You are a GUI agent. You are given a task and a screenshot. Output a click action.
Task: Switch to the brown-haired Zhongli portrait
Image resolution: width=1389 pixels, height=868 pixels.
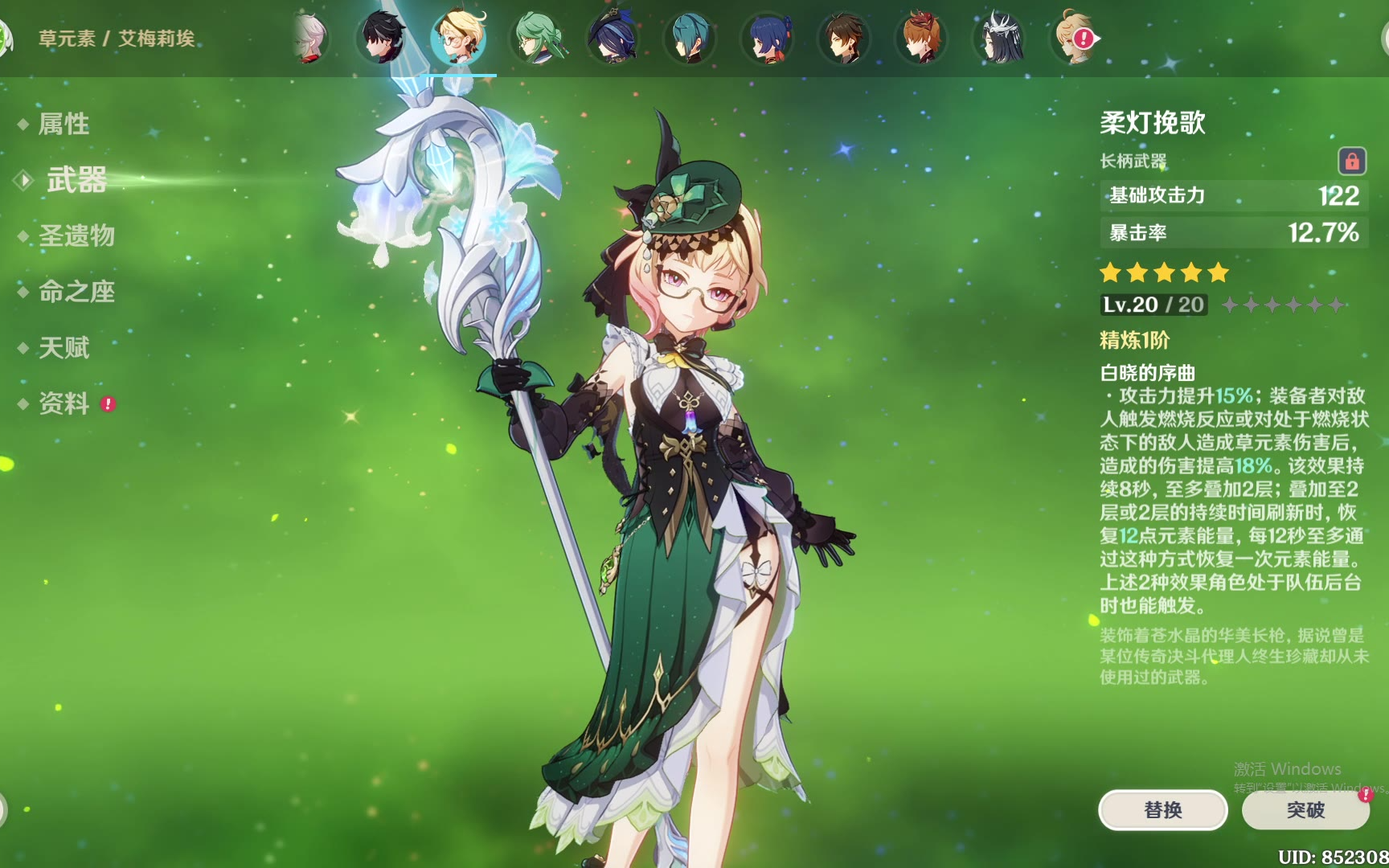click(844, 38)
